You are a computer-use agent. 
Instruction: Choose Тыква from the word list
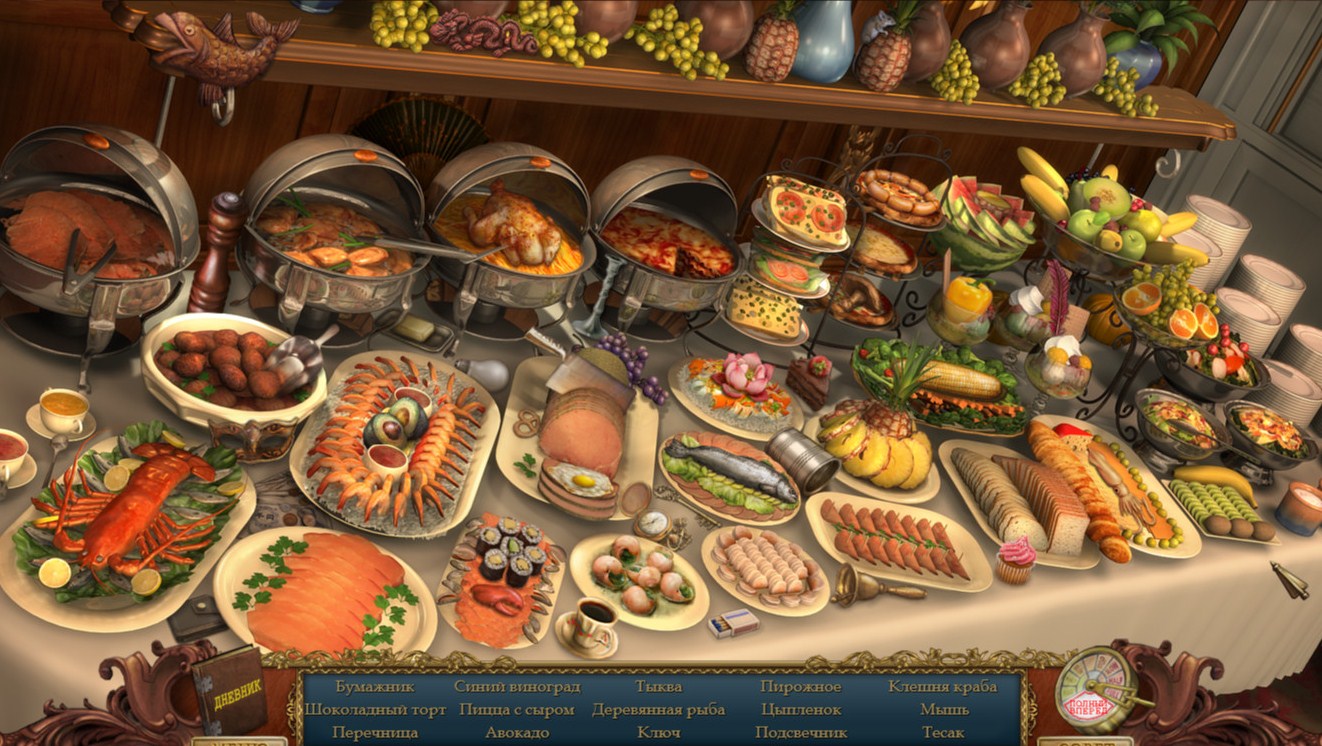658,687
